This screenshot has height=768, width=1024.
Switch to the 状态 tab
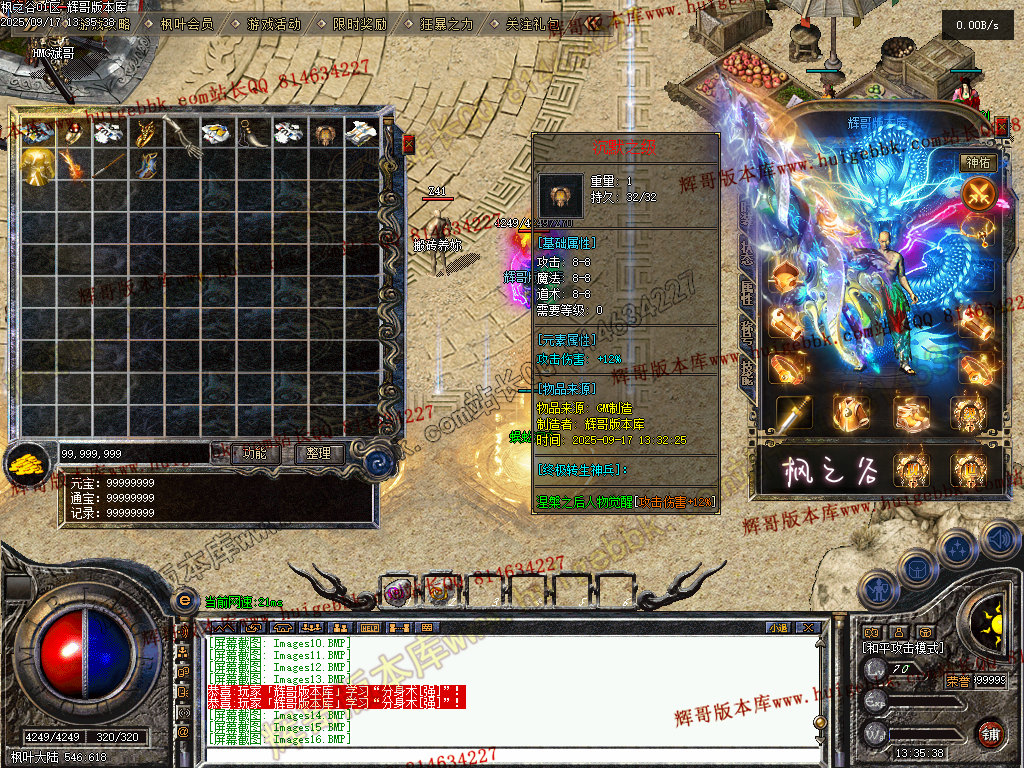[x=747, y=250]
